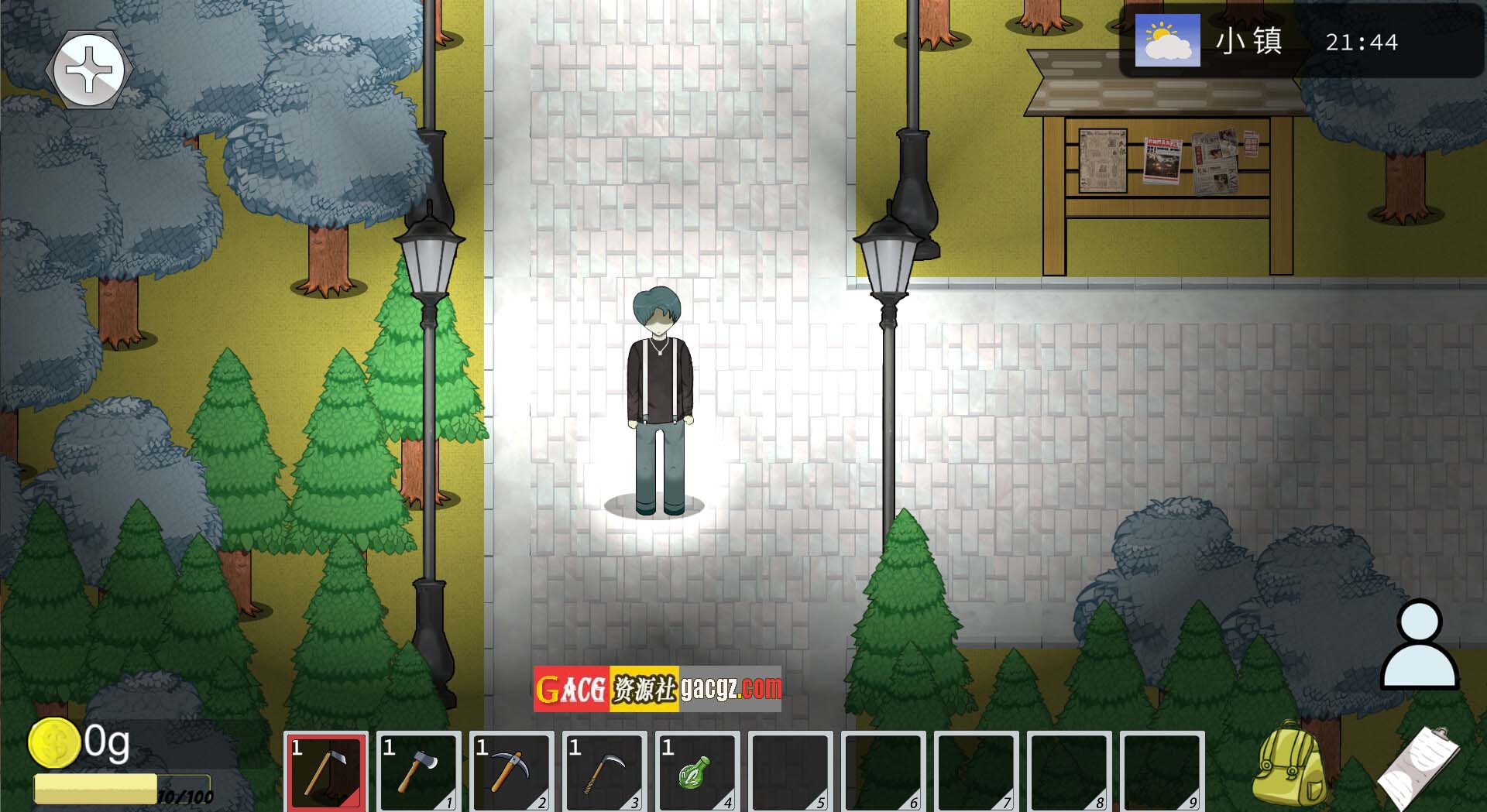The image size is (1487, 812).
Task: Open the character profile icon
Action: [x=1420, y=645]
